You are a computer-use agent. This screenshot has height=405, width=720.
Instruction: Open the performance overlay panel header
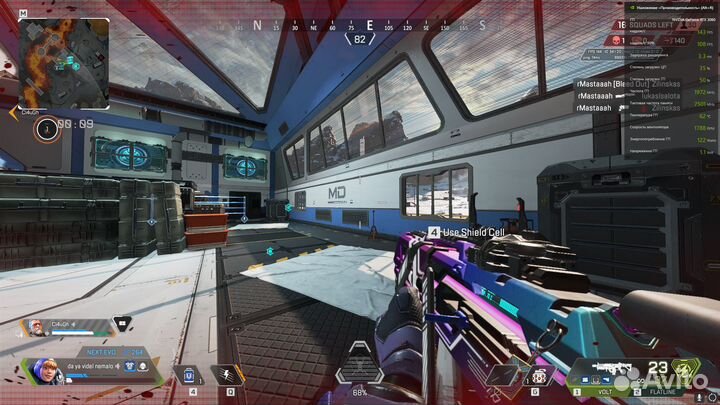tap(663, 8)
